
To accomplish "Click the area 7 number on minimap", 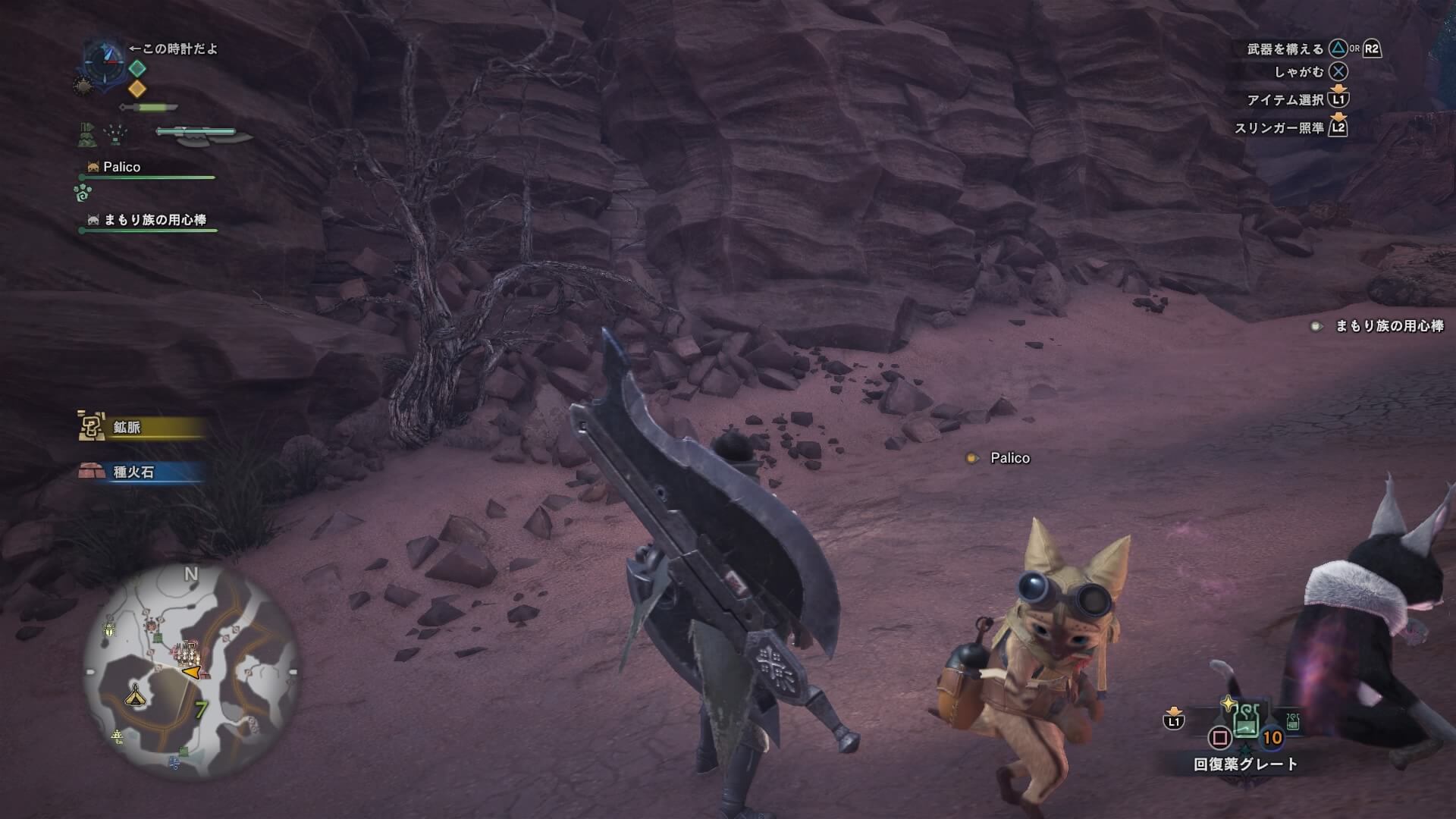I will pos(201,710).
